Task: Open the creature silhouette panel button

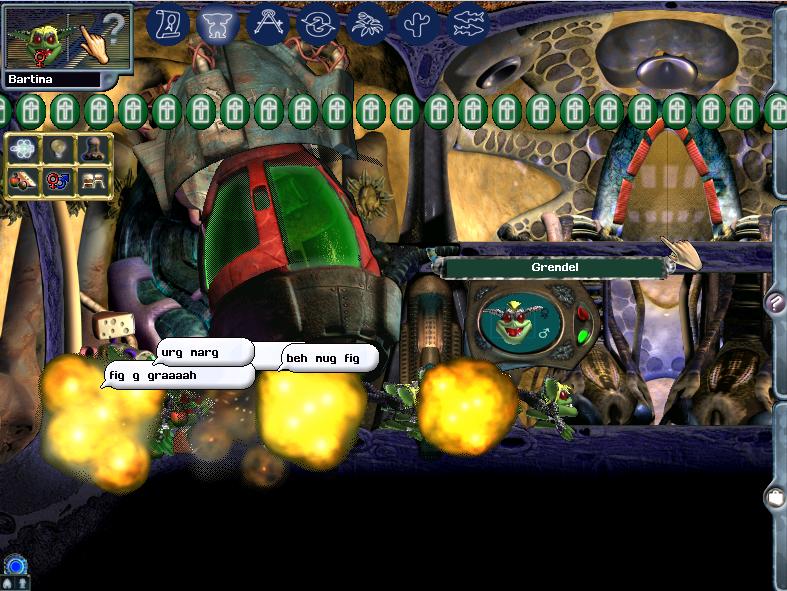Action: (x=93, y=150)
